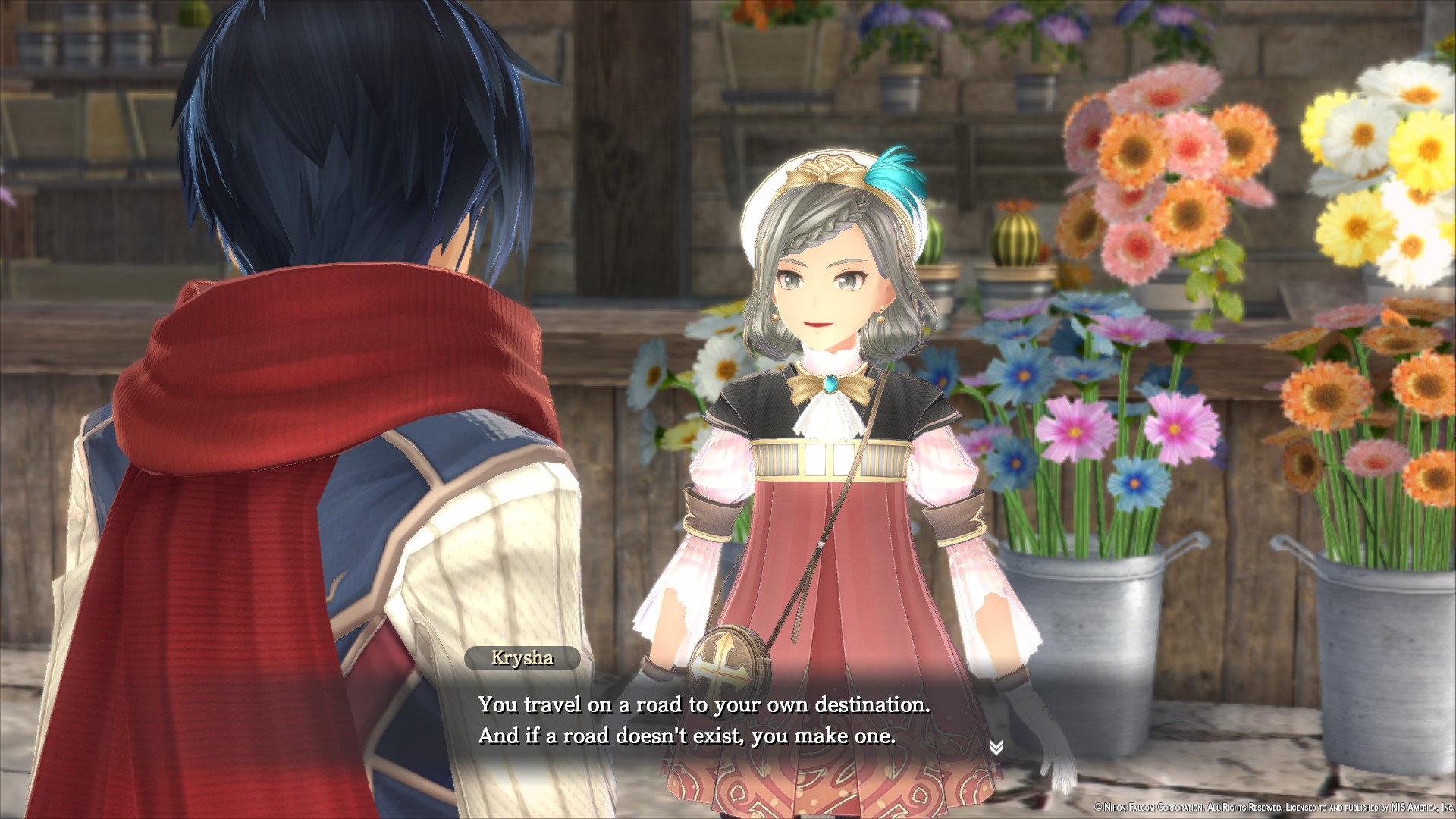The height and width of the screenshot is (819, 1456).
Task: Advance dialogue with the double-chevron arrow
Action: (996, 748)
